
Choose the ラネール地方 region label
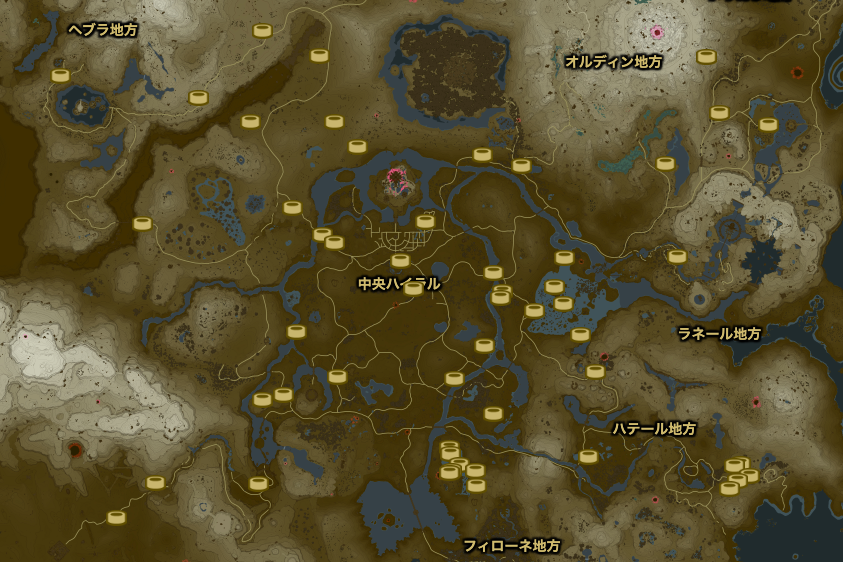(719, 333)
